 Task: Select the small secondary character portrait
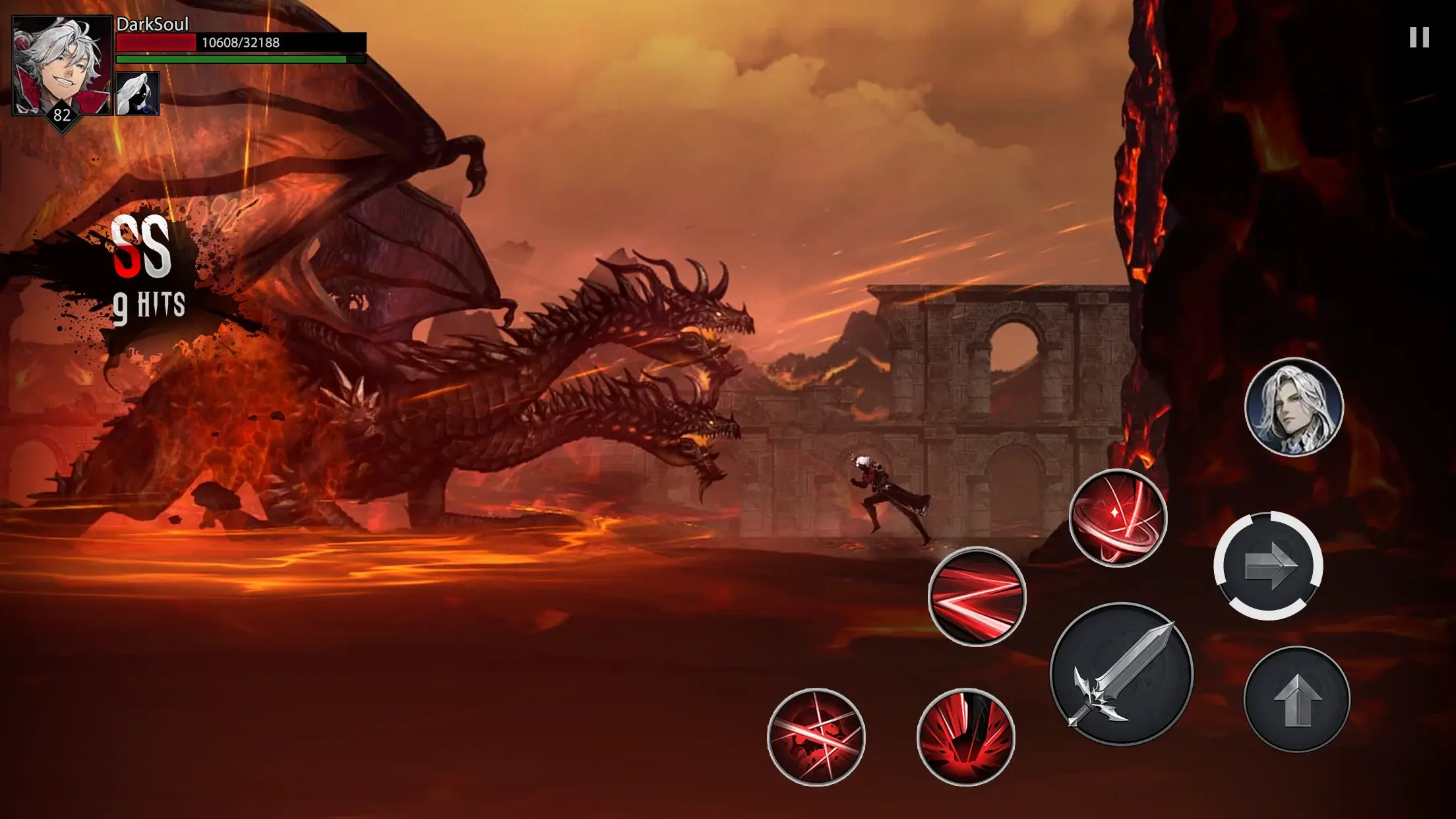click(138, 94)
